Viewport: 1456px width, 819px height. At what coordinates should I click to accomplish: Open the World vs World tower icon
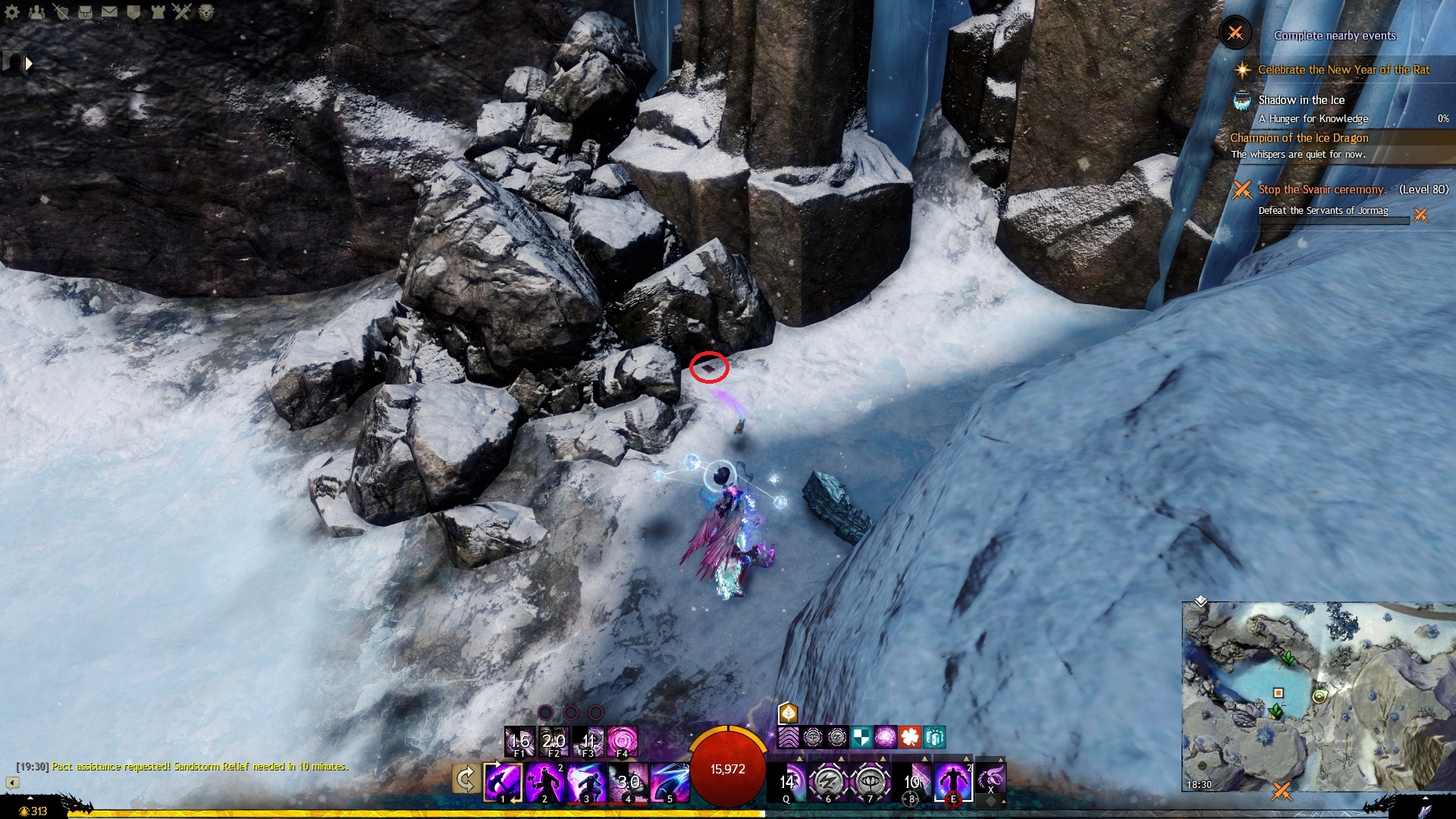[158, 12]
